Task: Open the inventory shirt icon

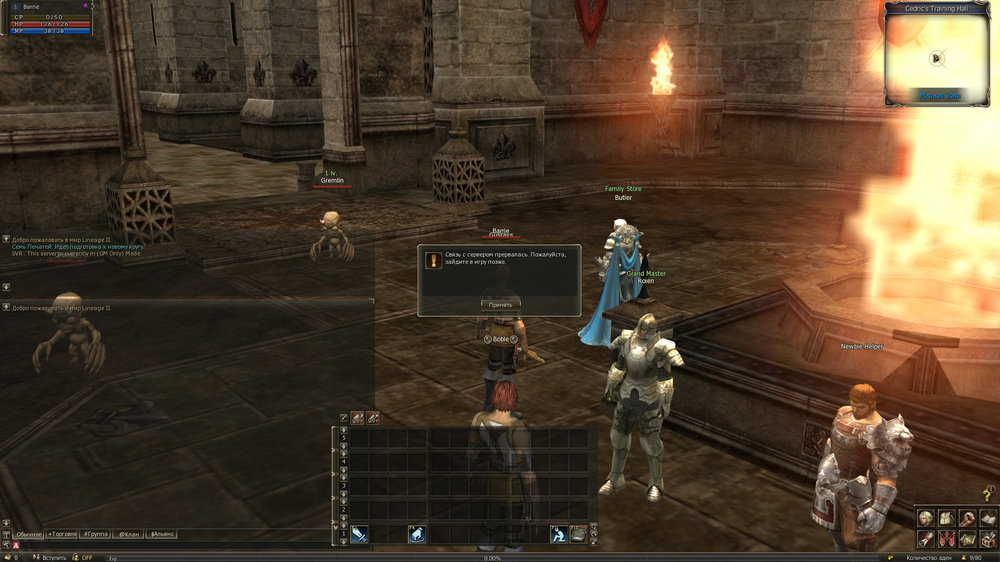Action: [x=946, y=518]
